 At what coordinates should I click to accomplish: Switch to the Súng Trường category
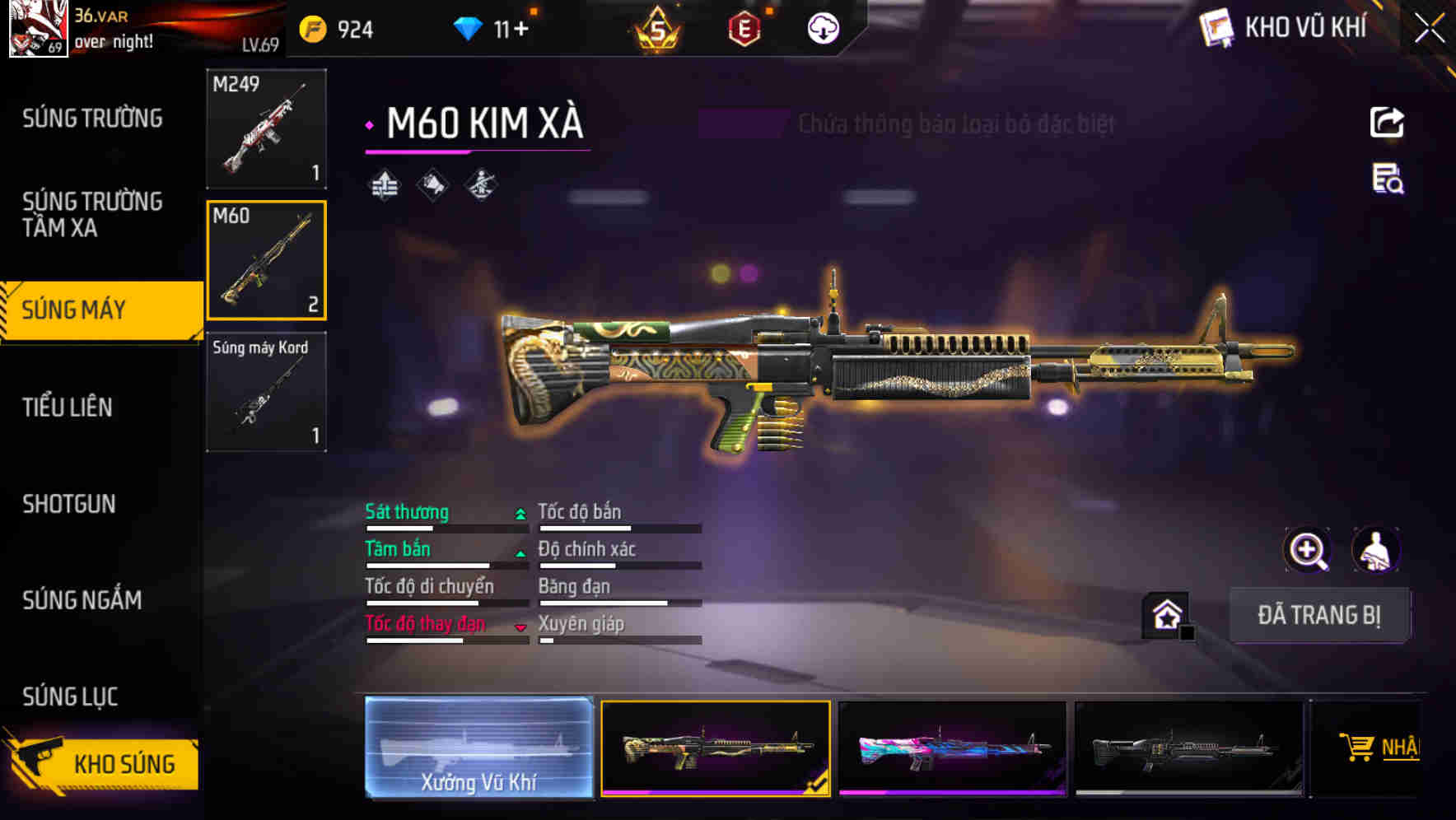(92, 119)
